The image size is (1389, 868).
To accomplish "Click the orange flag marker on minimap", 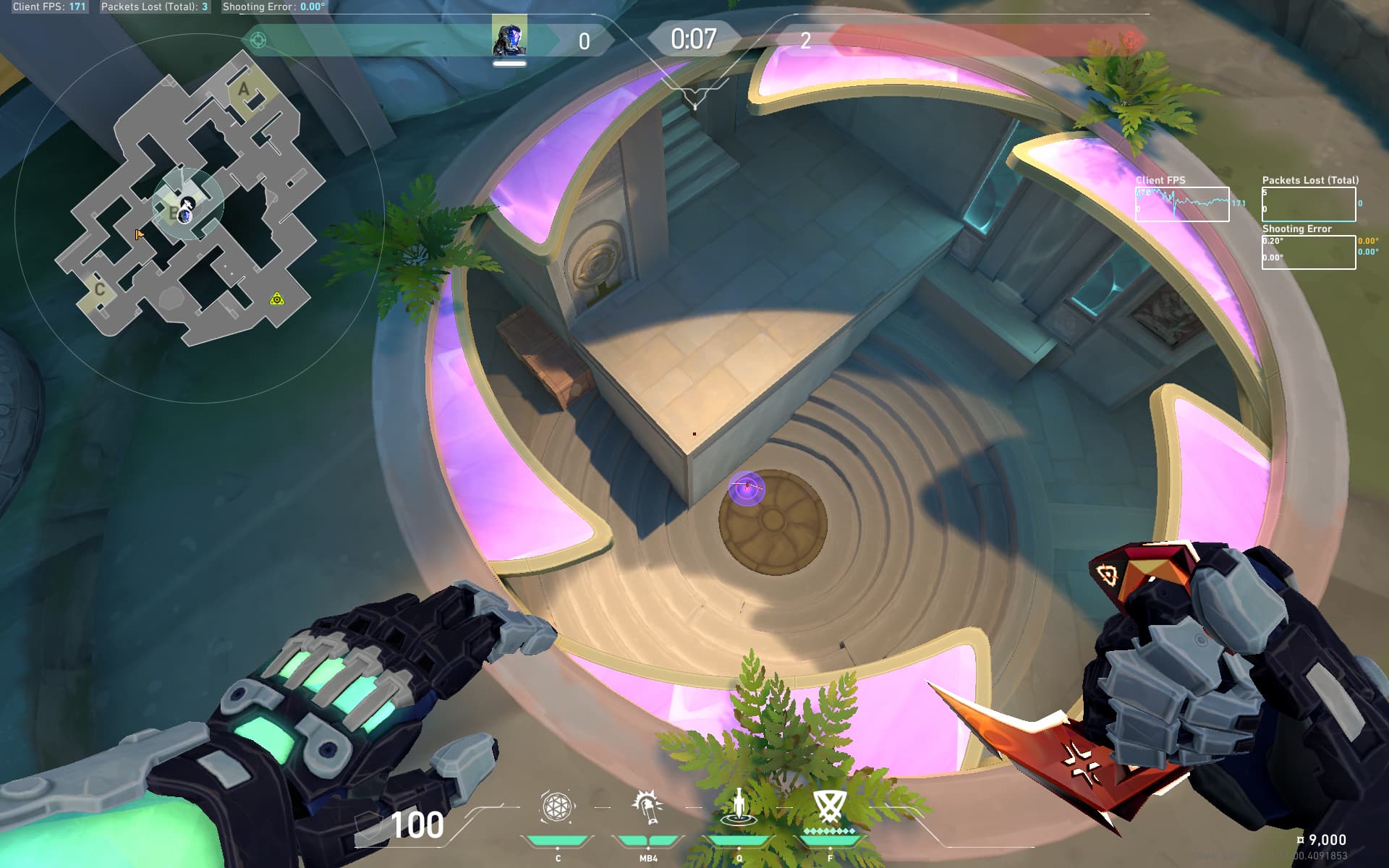I will pyautogui.click(x=139, y=234).
